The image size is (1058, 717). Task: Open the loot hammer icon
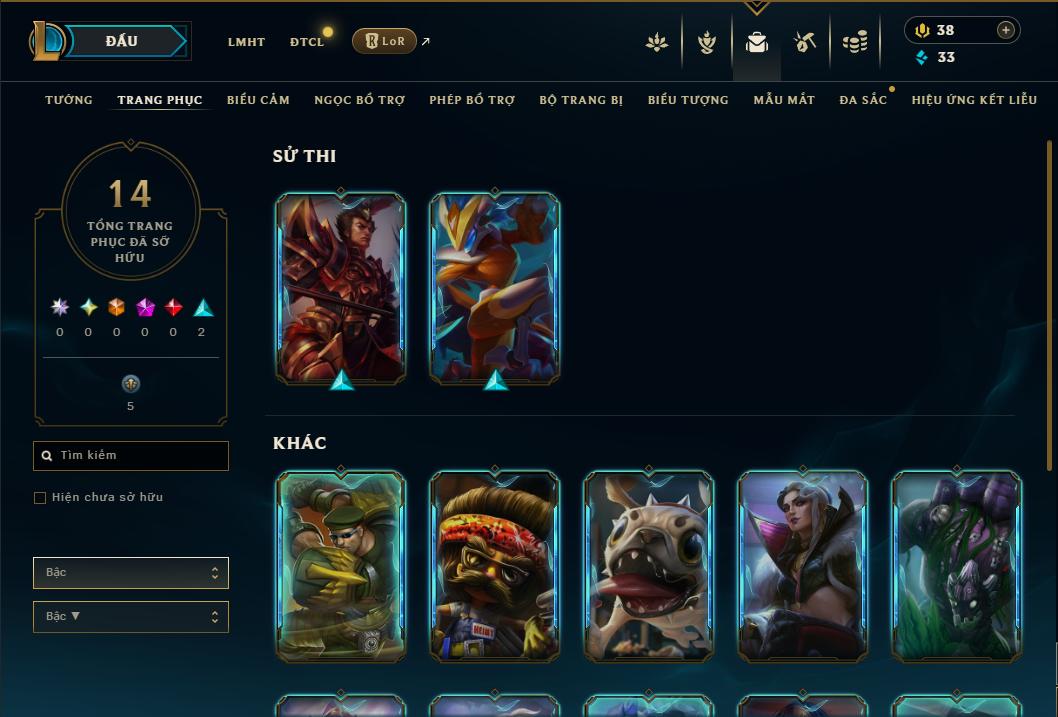(805, 42)
